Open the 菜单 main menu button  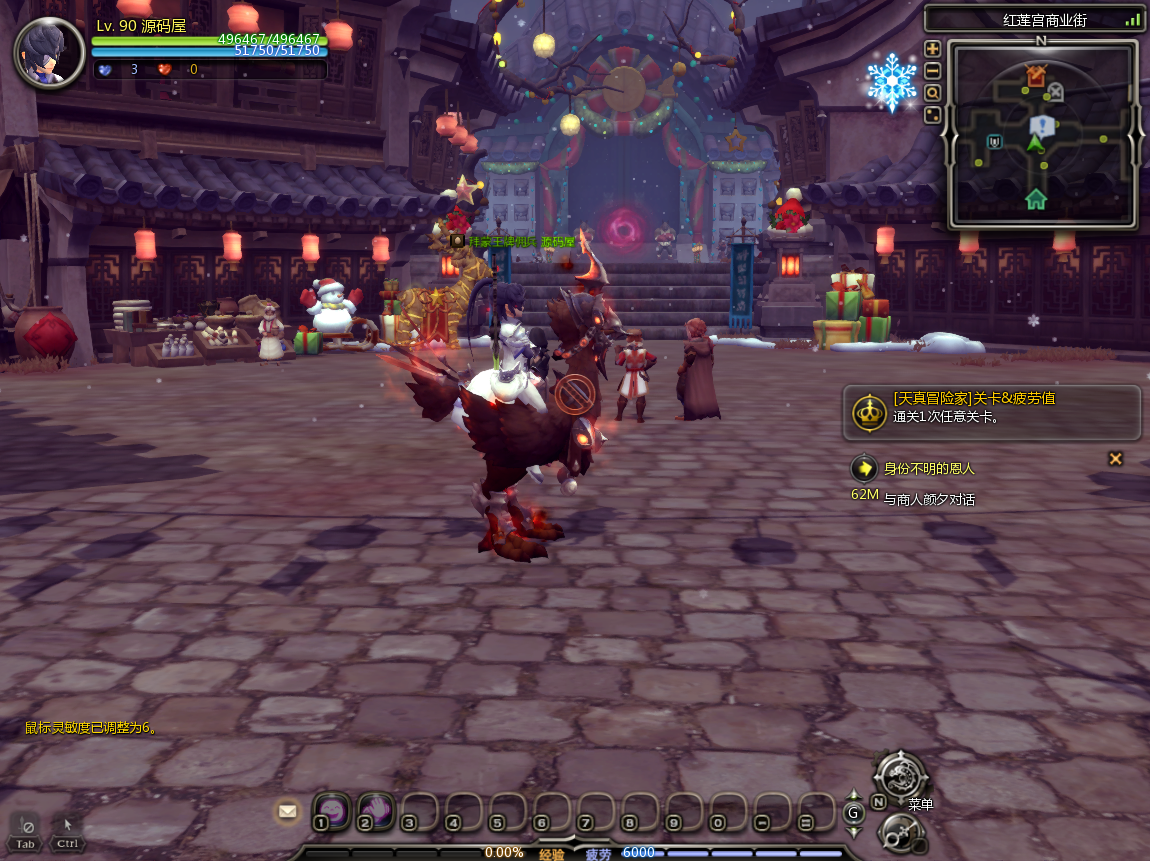coord(901,775)
